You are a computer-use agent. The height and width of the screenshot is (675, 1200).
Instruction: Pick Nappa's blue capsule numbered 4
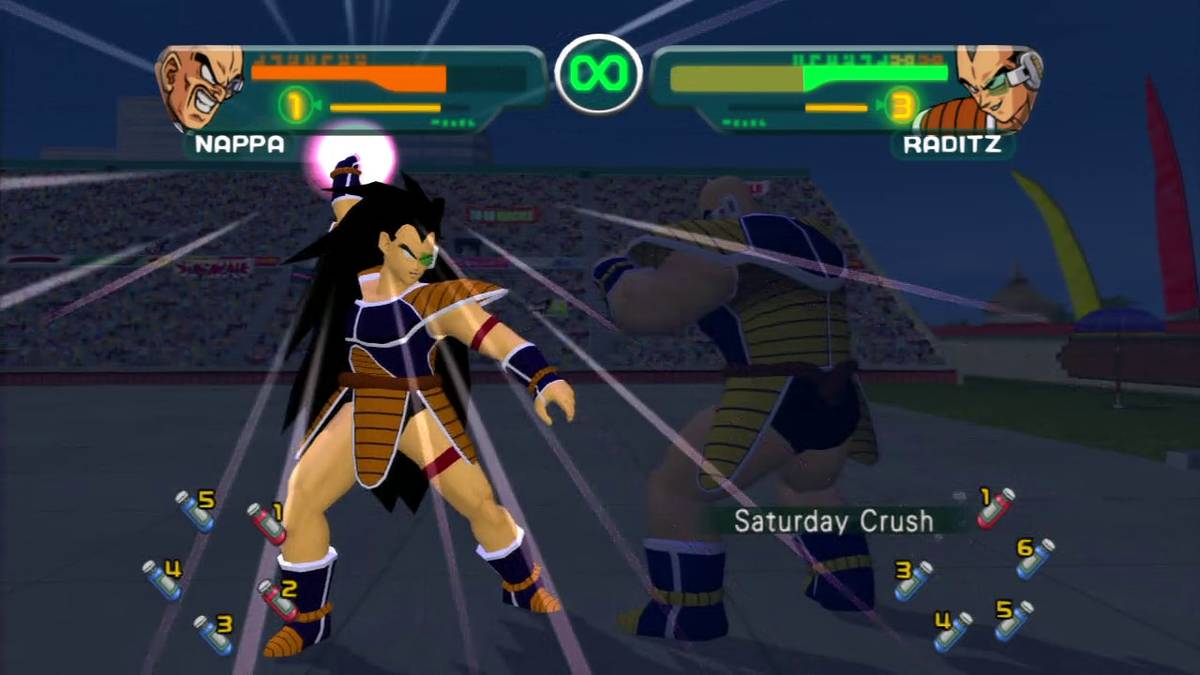[162, 579]
